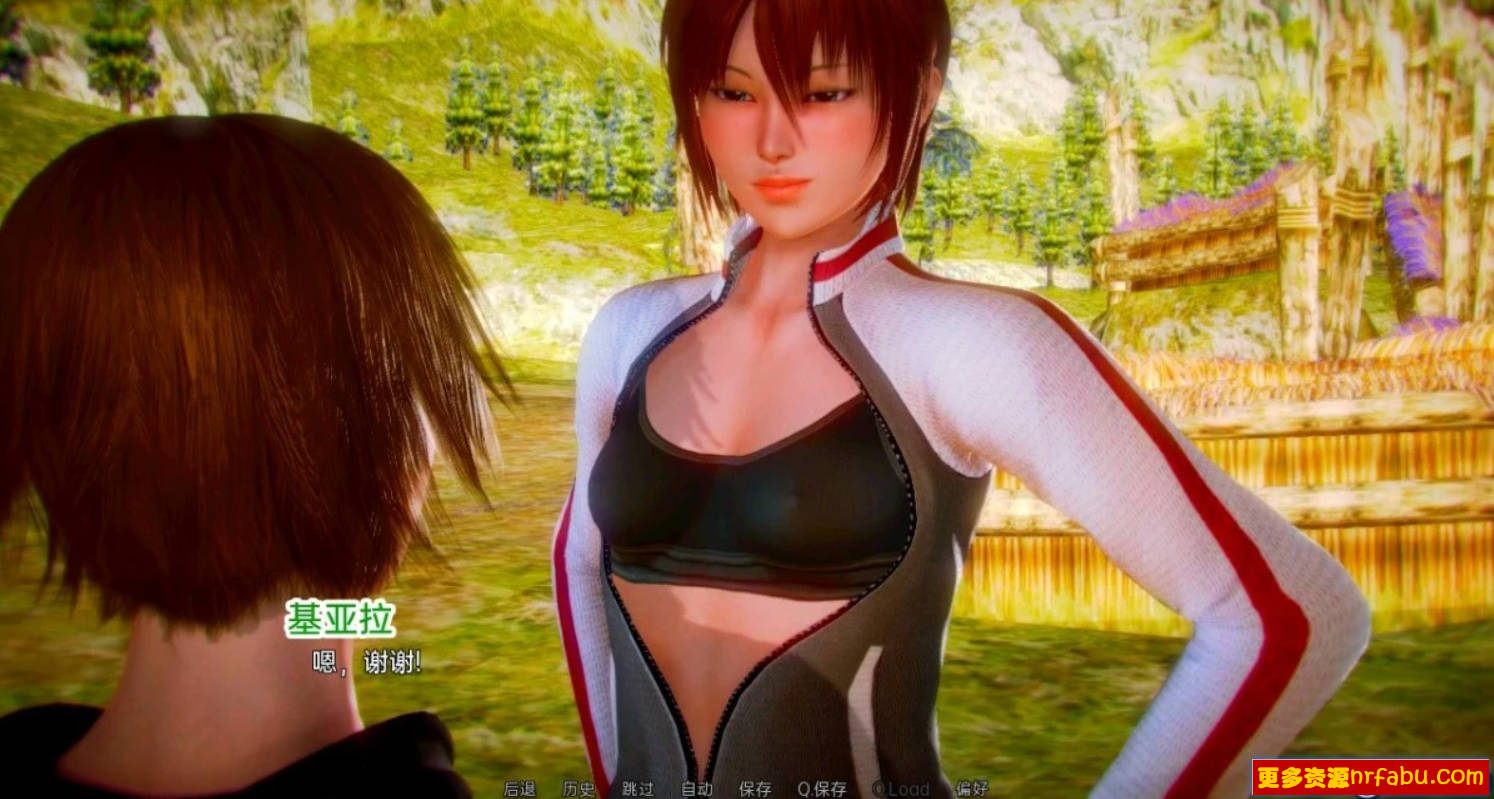This screenshot has height=799, width=1494.
Task: Open the 偏好 preferences screen
Action: (x=972, y=788)
